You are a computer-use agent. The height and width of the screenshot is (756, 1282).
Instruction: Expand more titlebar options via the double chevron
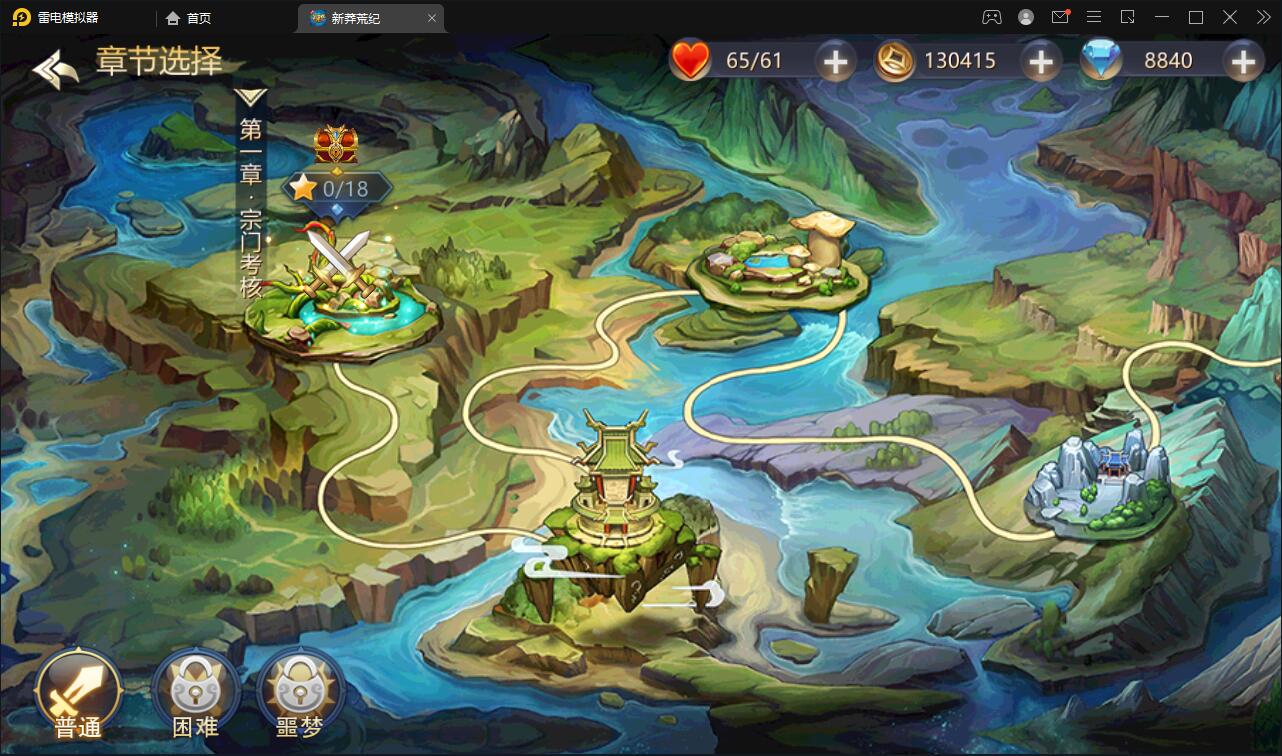pyautogui.click(x=1264, y=17)
